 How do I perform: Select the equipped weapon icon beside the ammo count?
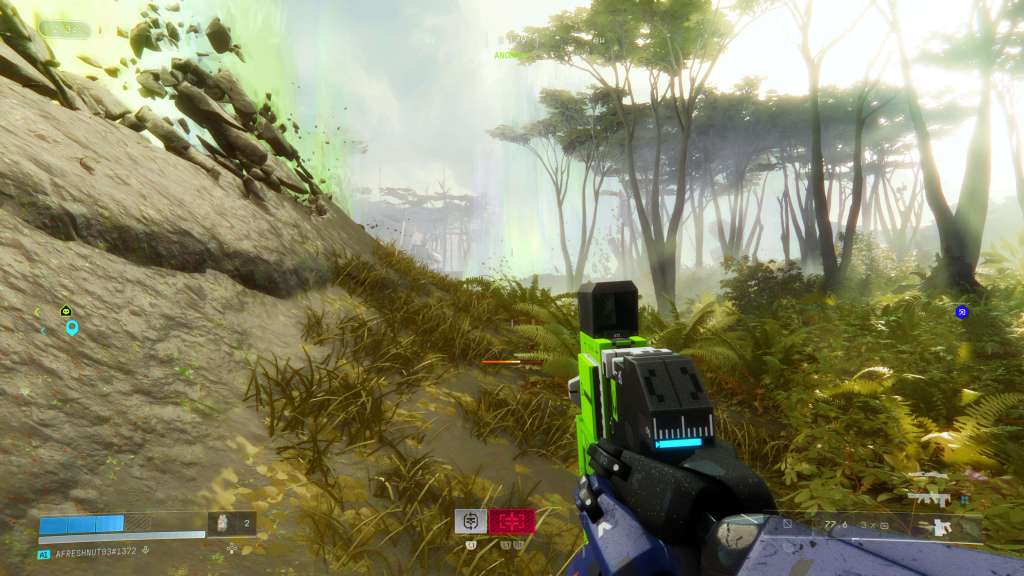pyautogui.click(x=941, y=526)
